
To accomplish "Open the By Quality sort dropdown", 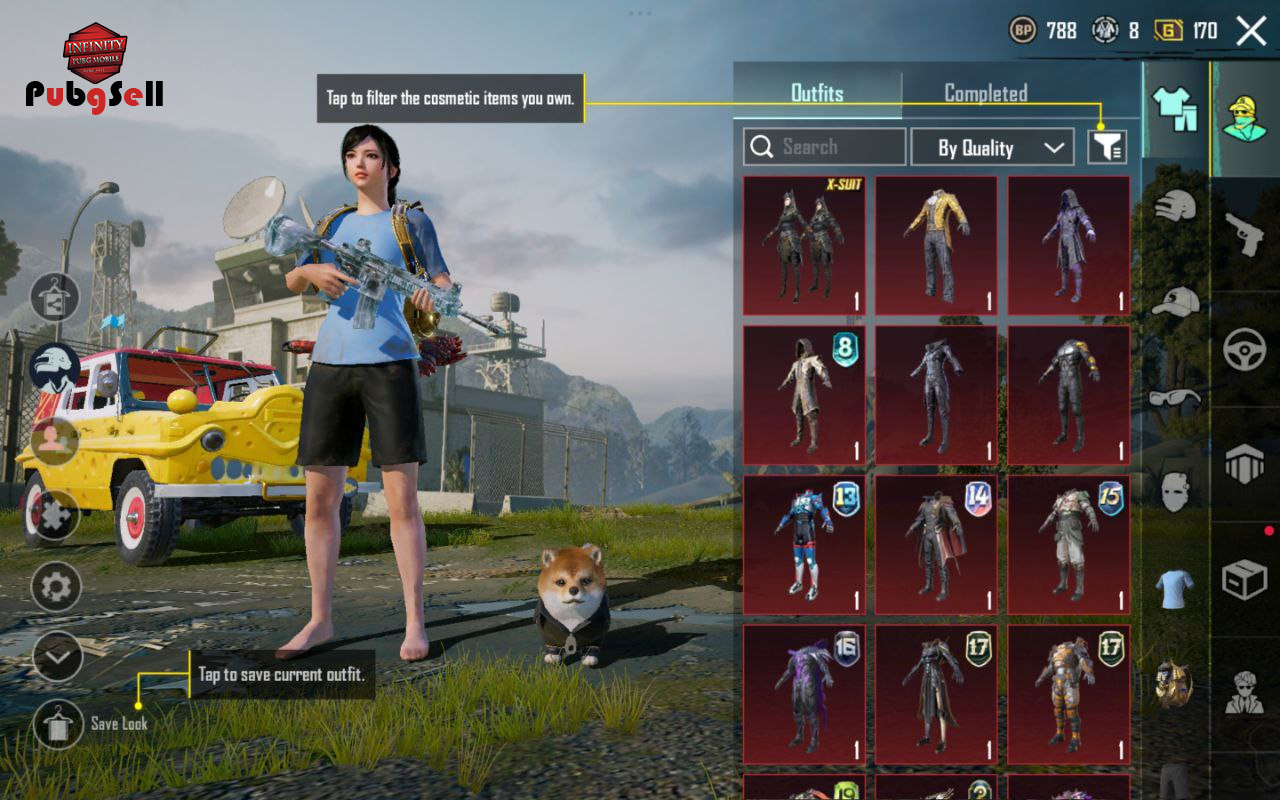I will pyautogui.click(x=991, y=148).
